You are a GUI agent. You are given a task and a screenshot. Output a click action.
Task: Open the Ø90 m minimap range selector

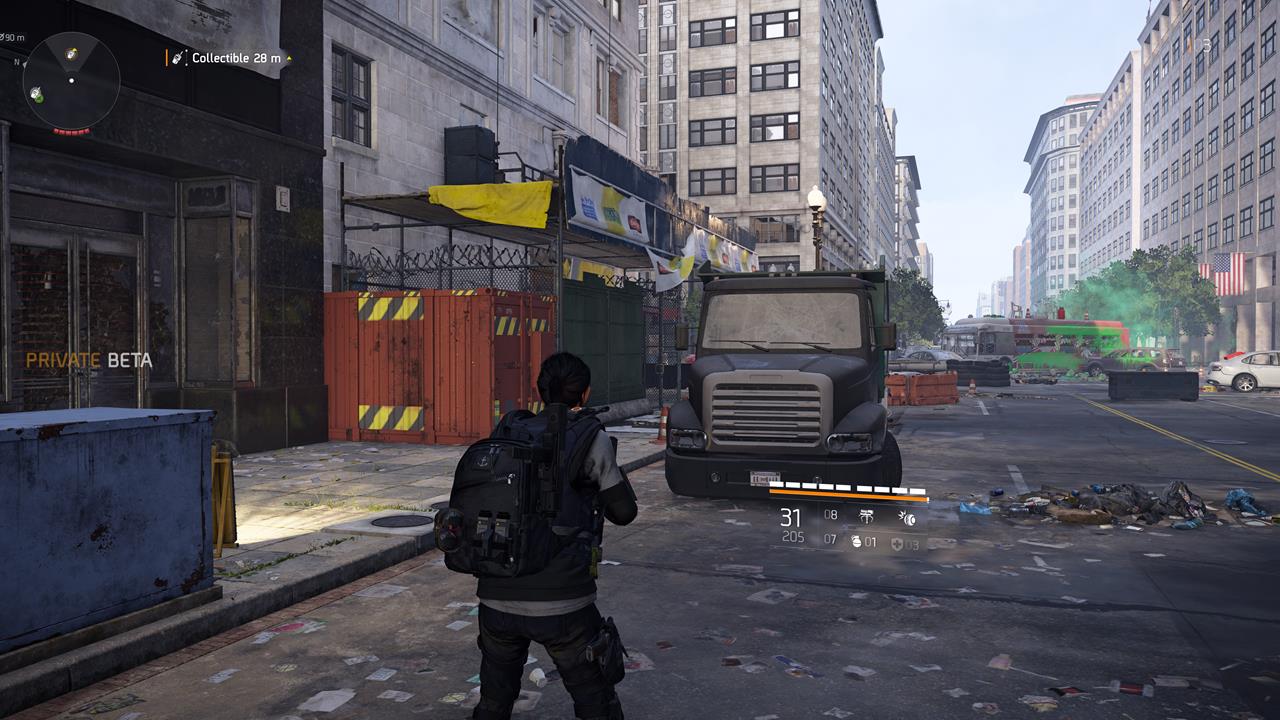point(11,36)
